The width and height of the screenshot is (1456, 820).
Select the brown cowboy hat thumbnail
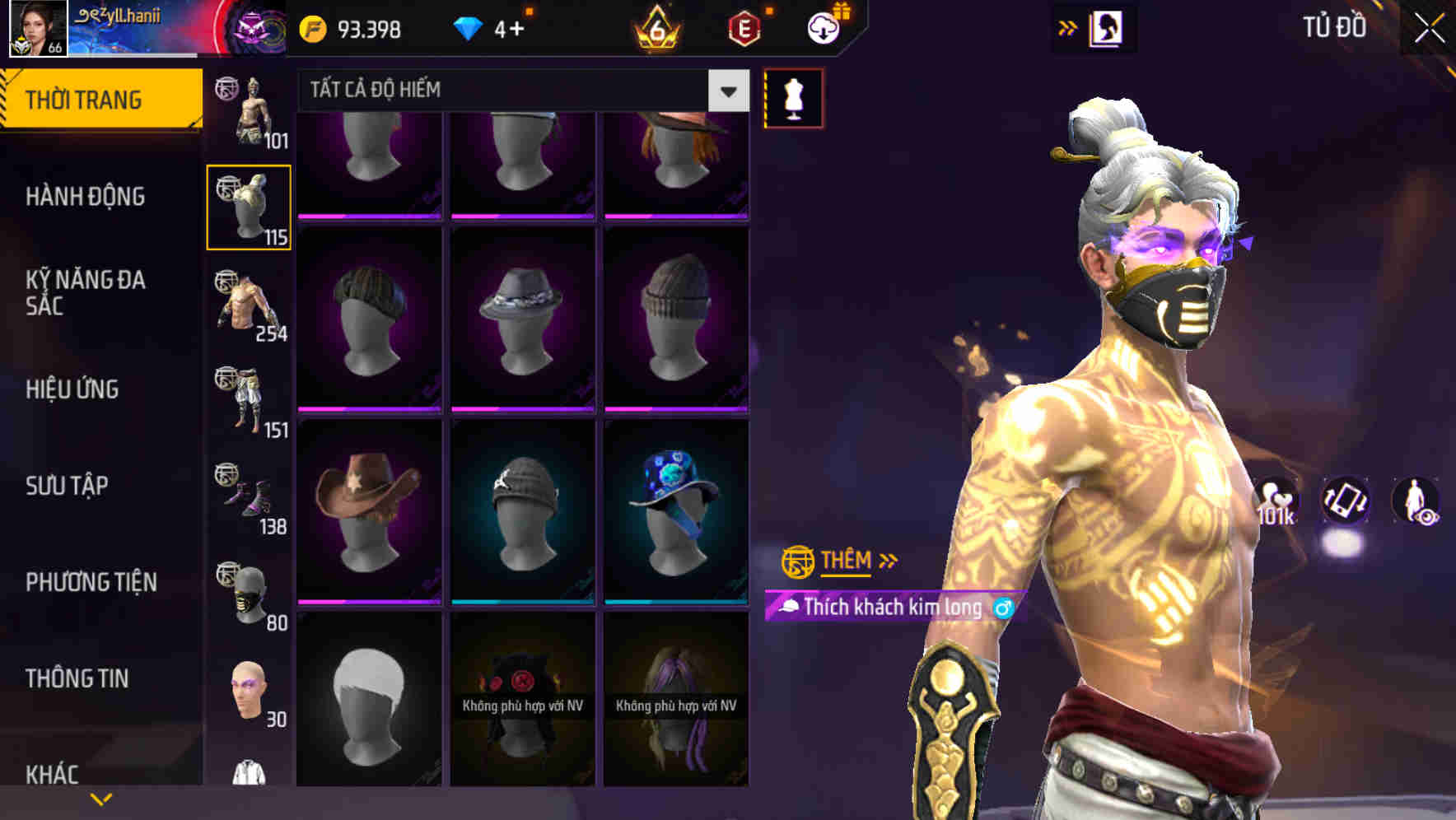click(x=368, y=506)
